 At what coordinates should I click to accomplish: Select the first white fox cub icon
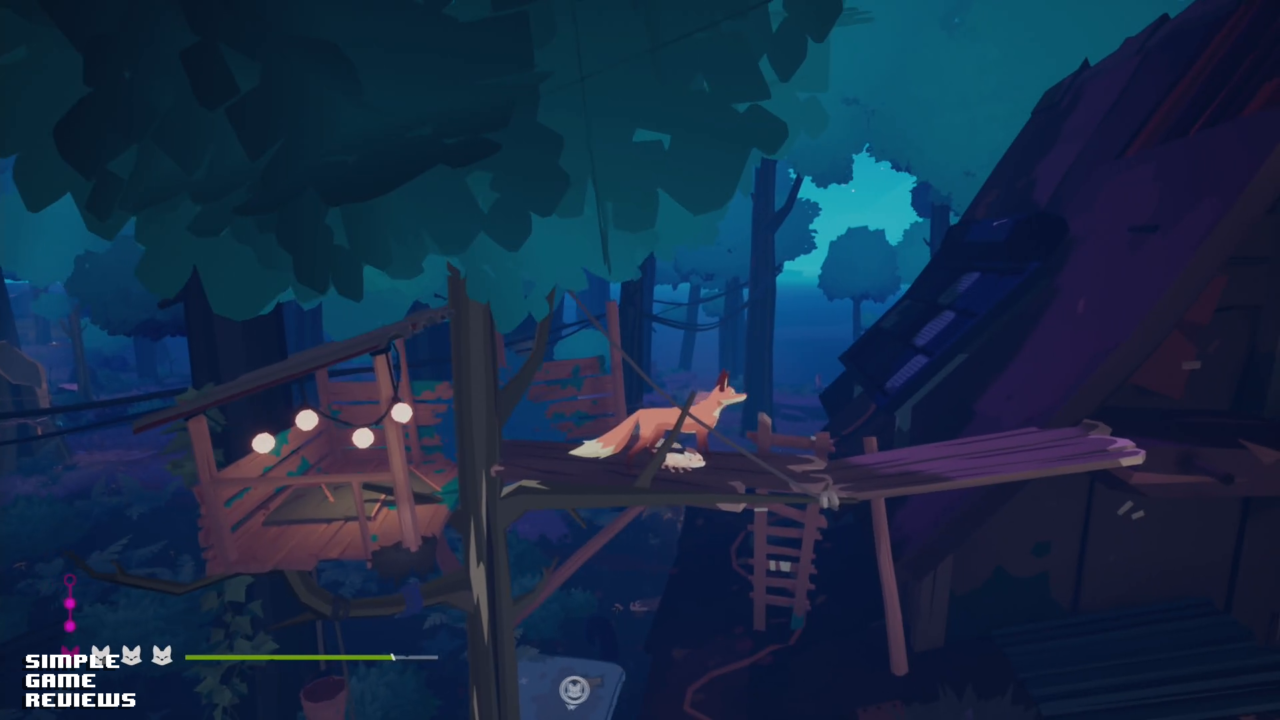click(101, 655)
